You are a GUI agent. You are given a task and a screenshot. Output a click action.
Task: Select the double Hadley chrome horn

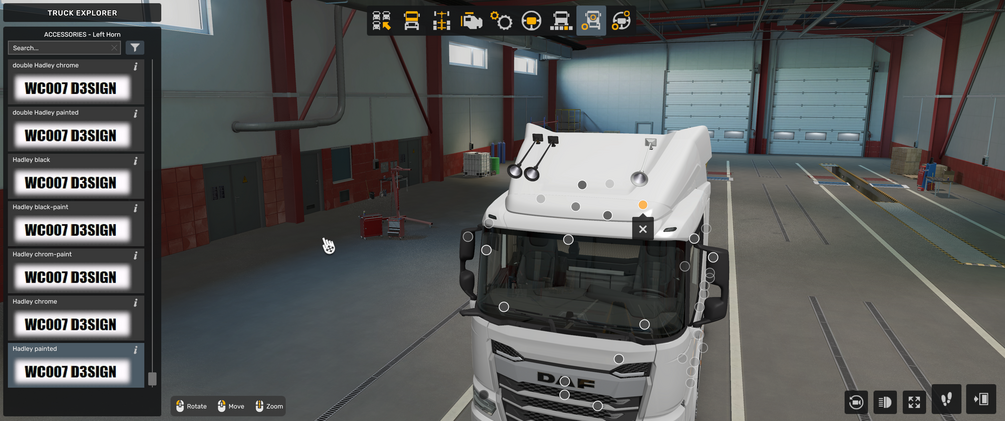pyautogui.click(x=70, y=88)
